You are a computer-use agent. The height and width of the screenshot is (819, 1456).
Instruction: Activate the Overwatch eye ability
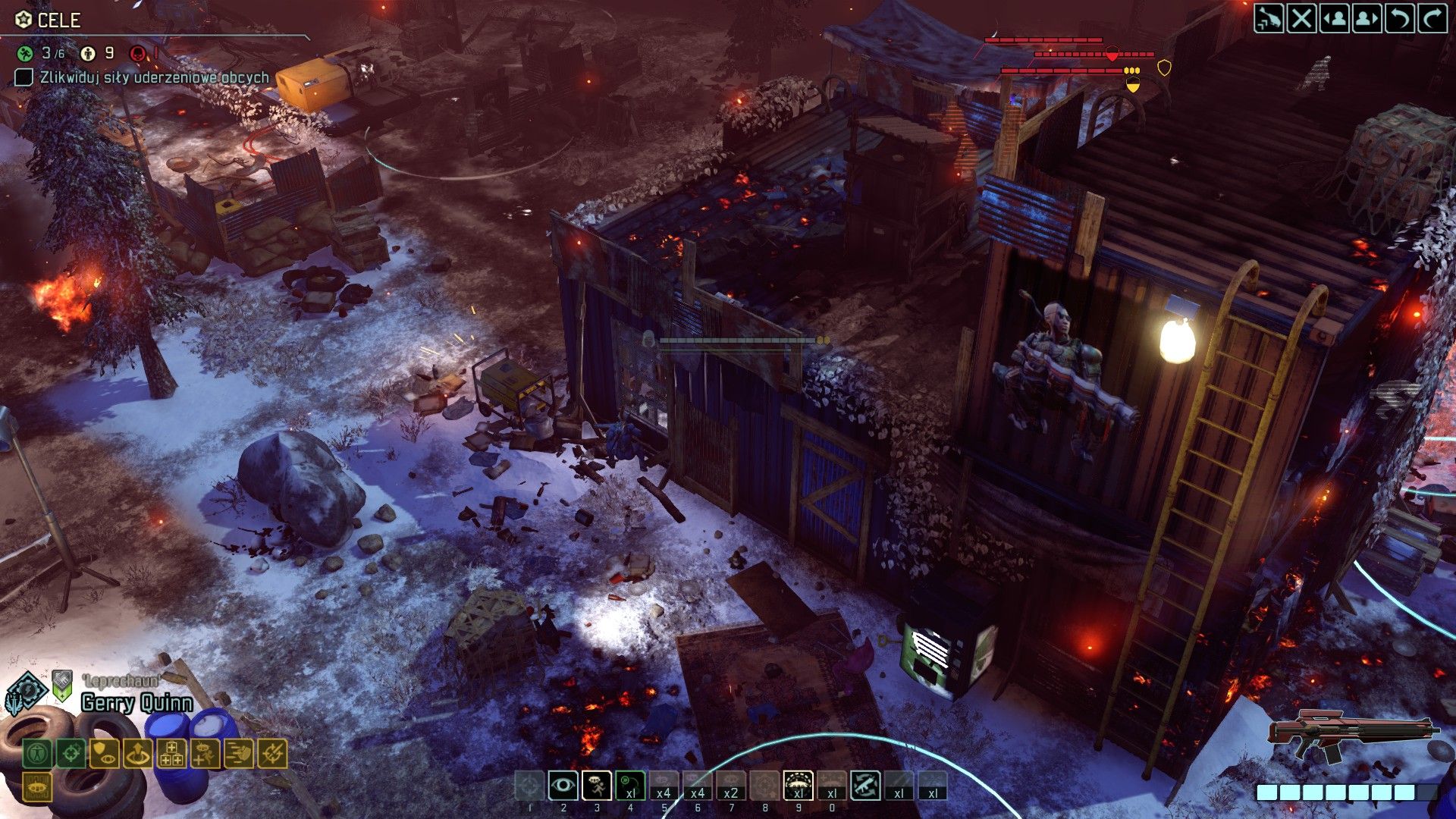click(563, 786)
